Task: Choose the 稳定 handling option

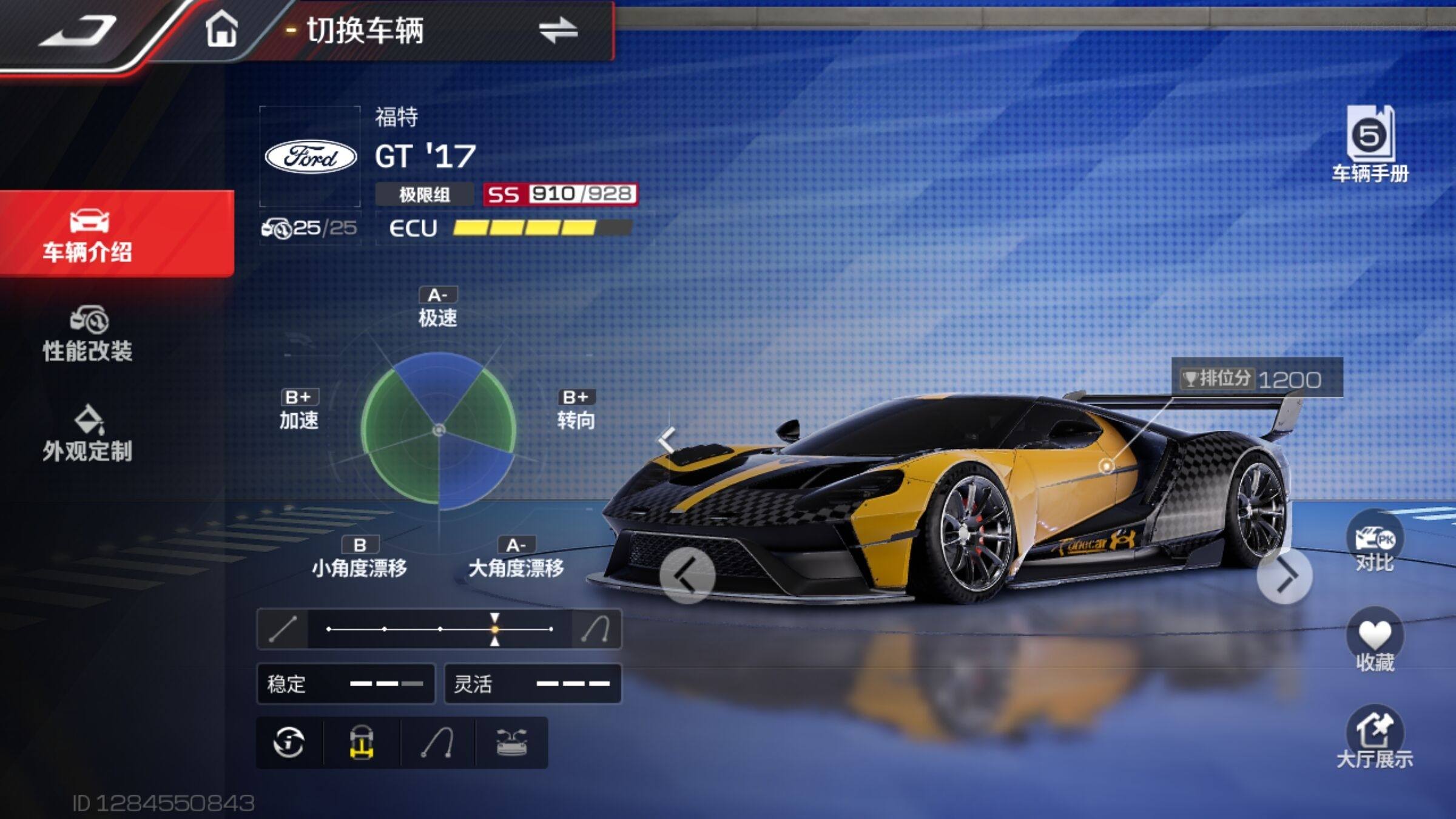Action: [346, 684]
